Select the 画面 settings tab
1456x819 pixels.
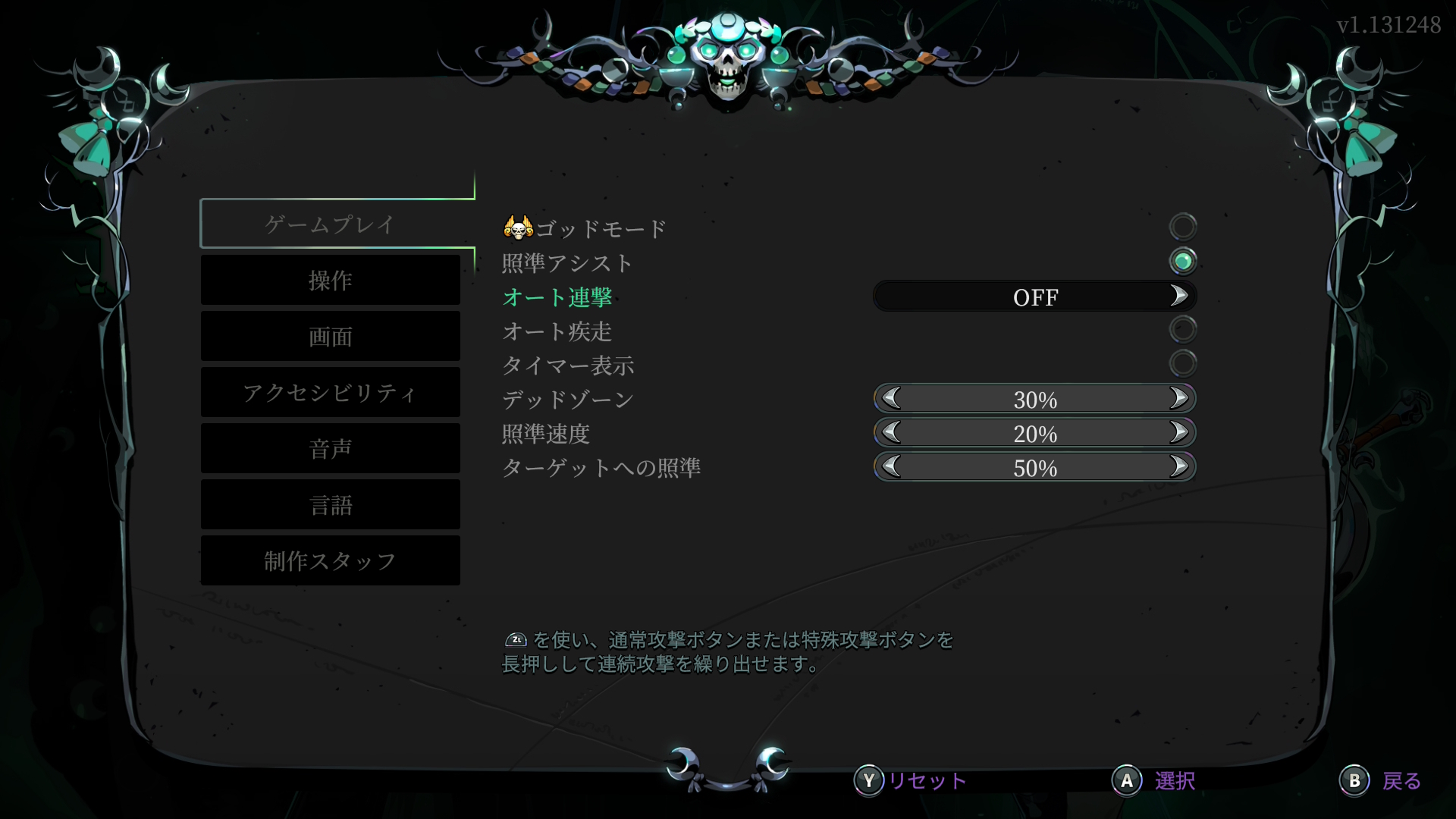pos(331,337)
